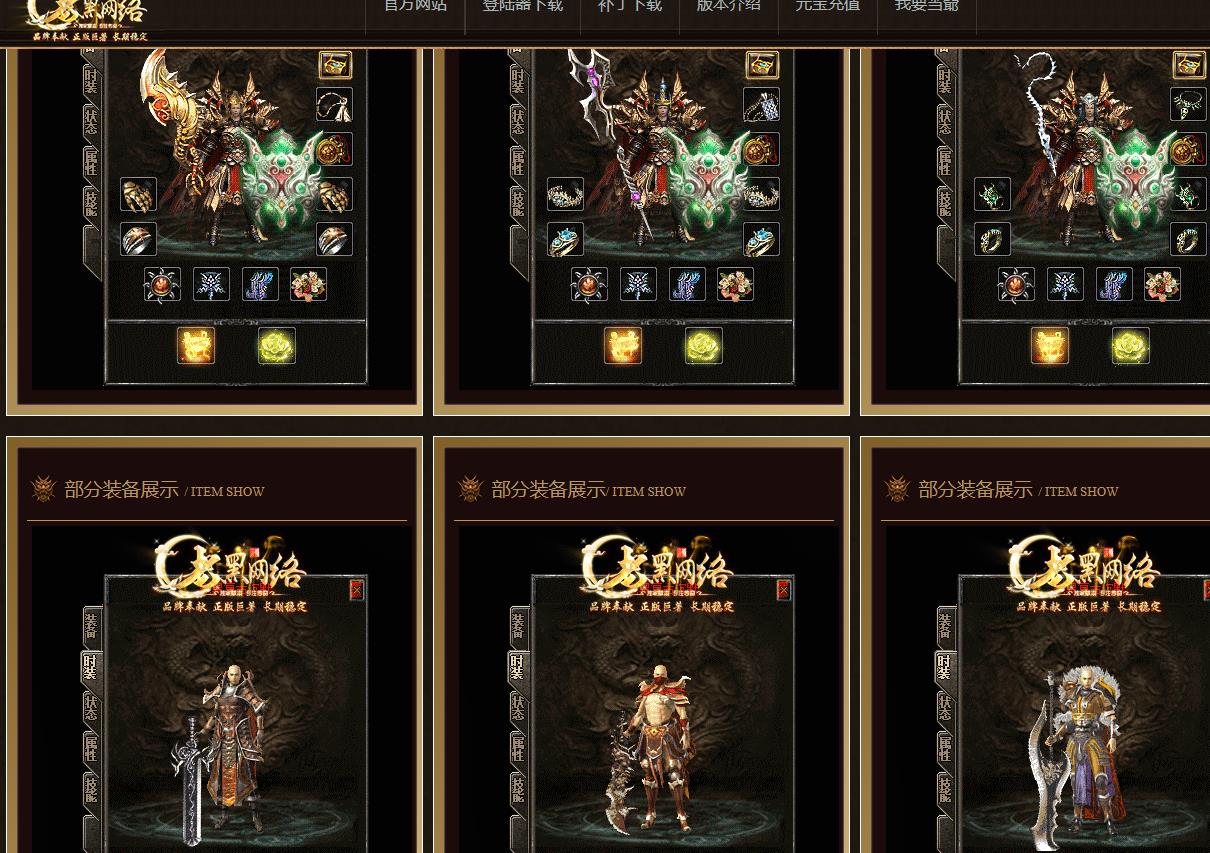Image resolution: width=1210 pixels, height=853 pixels.
Task: Switch to 装备 tab on sword warrior panel
Action: pyautogui.click(x=92, y=626)
